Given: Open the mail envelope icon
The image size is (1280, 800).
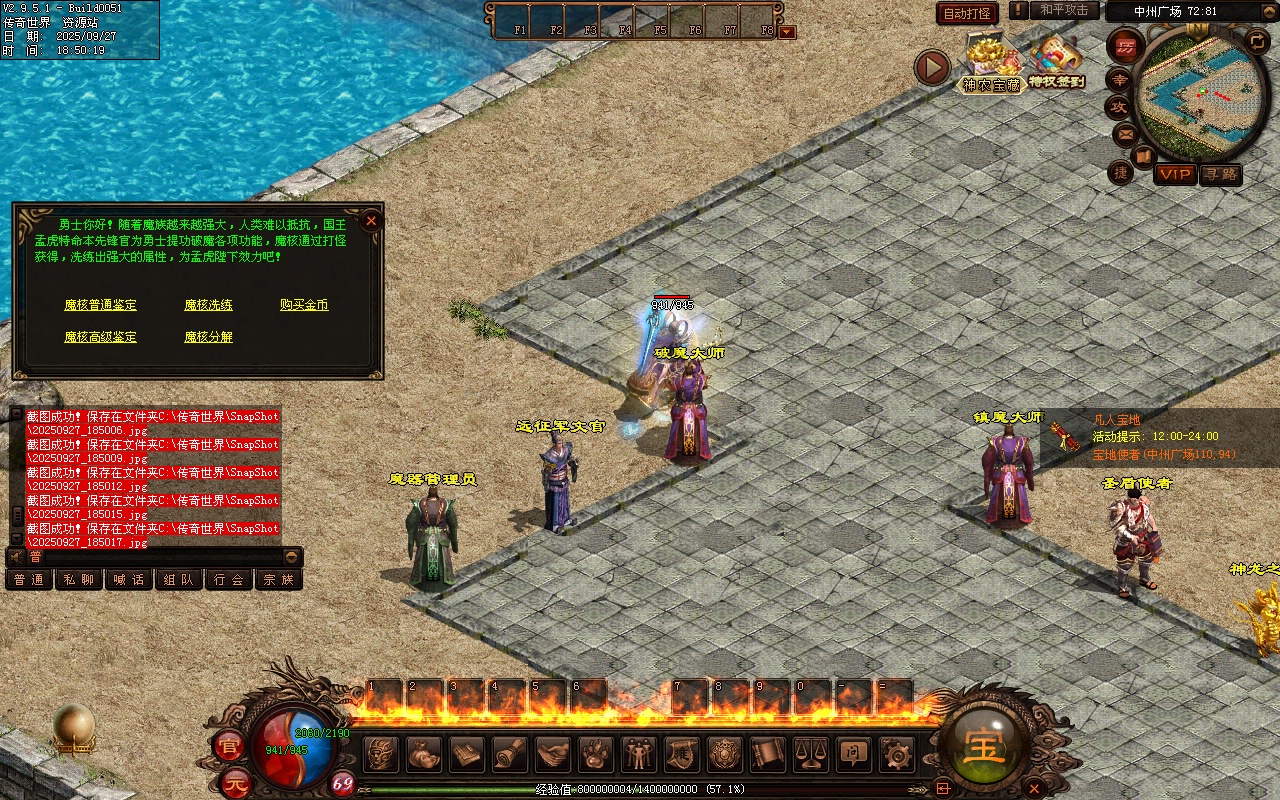Looking at the screenshot, I should 1125,133.
